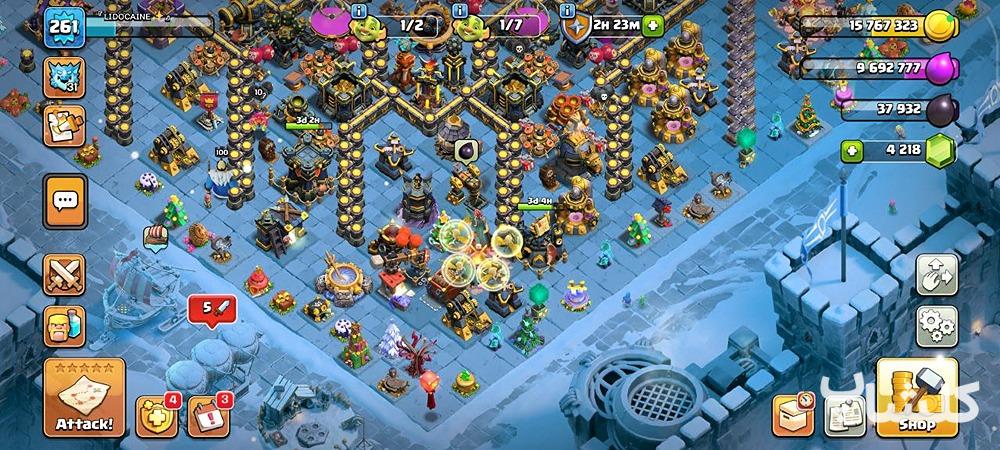Open the village layout editor hand icon
The width and height of the screenshot is (1000, 450).
point(937,275)
